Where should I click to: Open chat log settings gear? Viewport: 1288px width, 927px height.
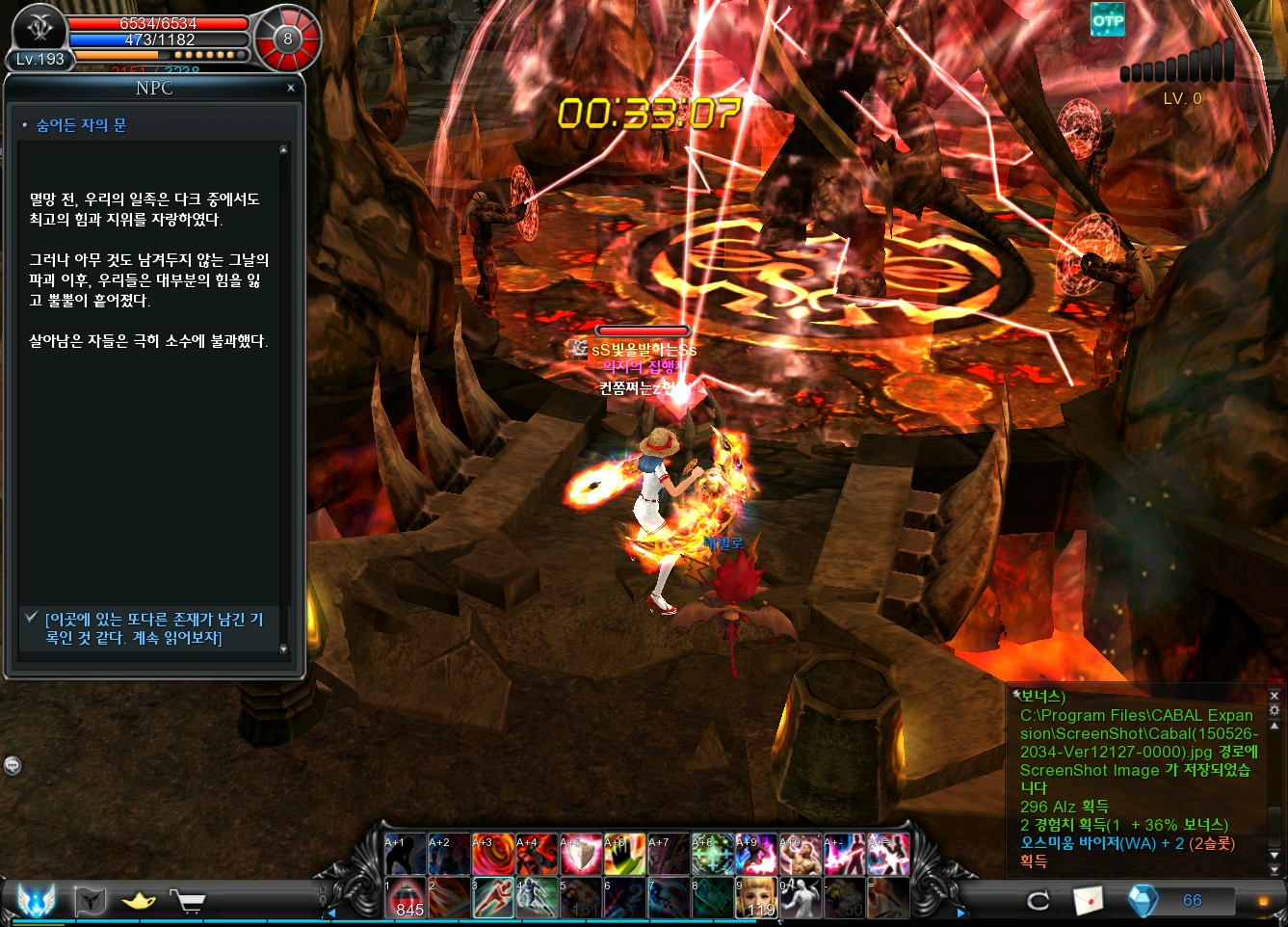[1275, 710]
